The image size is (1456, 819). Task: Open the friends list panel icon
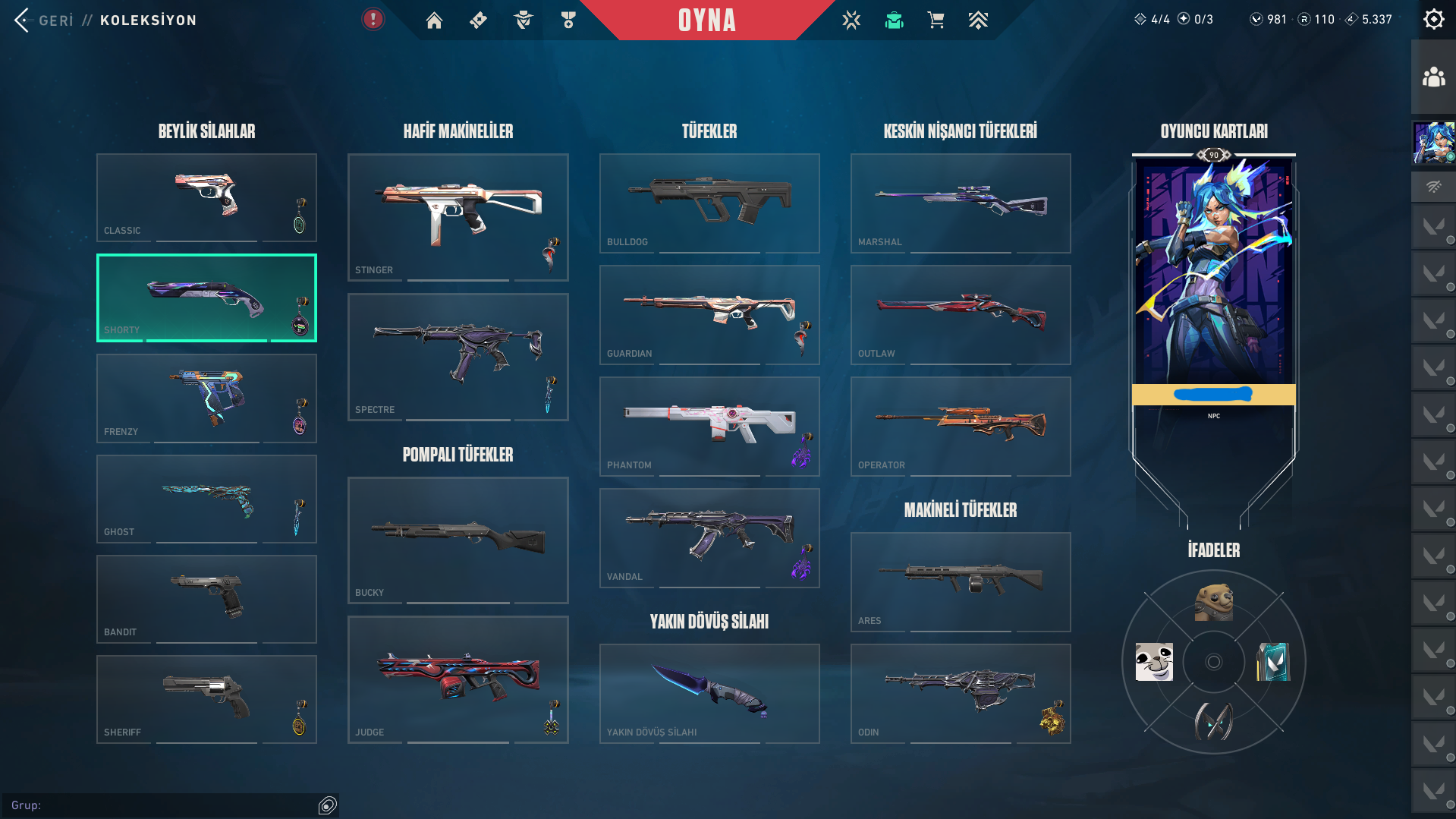coord(1433,77)
